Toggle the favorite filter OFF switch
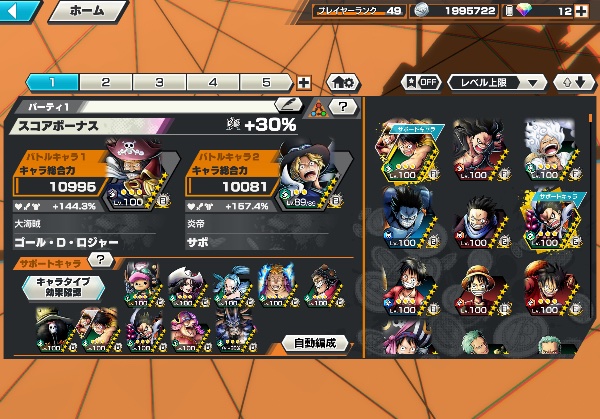Viewport: 600px width, 419px height. [420, 82]
